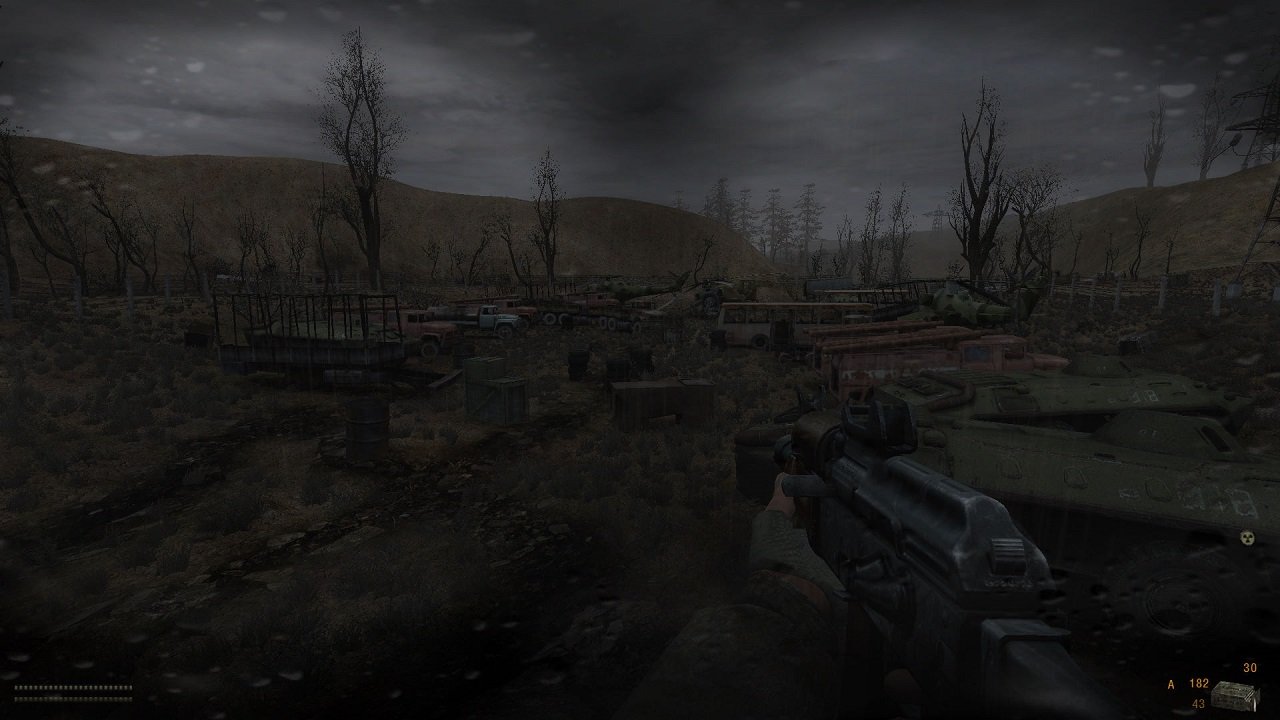Screen dimensions: 1280x720
Task: Select the green helicopter wreck on the right
Action: tap(960, 300)
